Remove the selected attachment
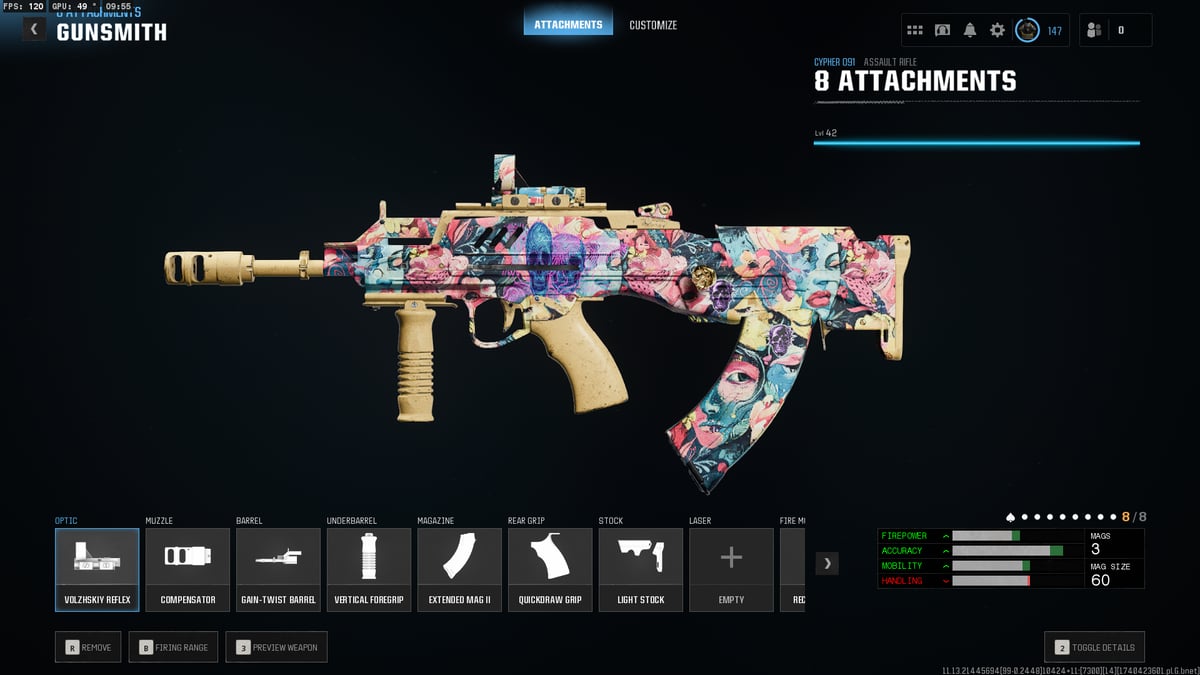This screenshot has width=1200, height=675. point(89,647)
